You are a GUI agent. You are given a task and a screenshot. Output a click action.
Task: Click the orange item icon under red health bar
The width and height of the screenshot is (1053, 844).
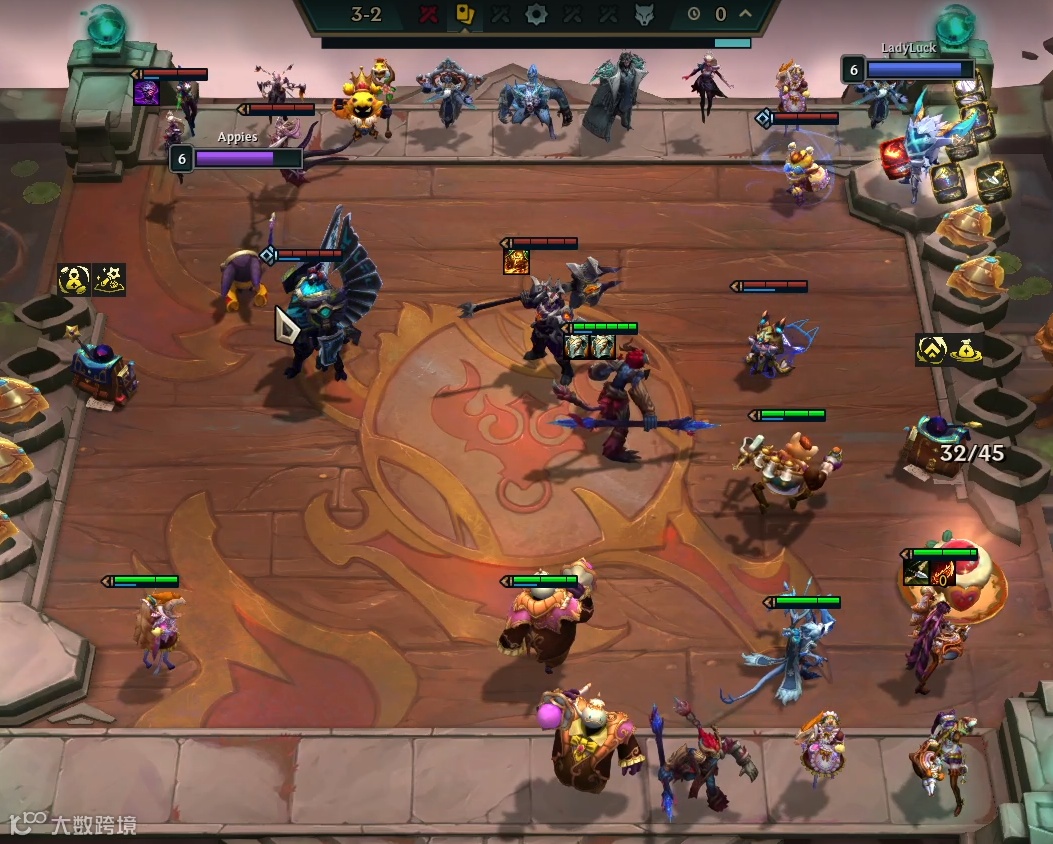[516, 262]
